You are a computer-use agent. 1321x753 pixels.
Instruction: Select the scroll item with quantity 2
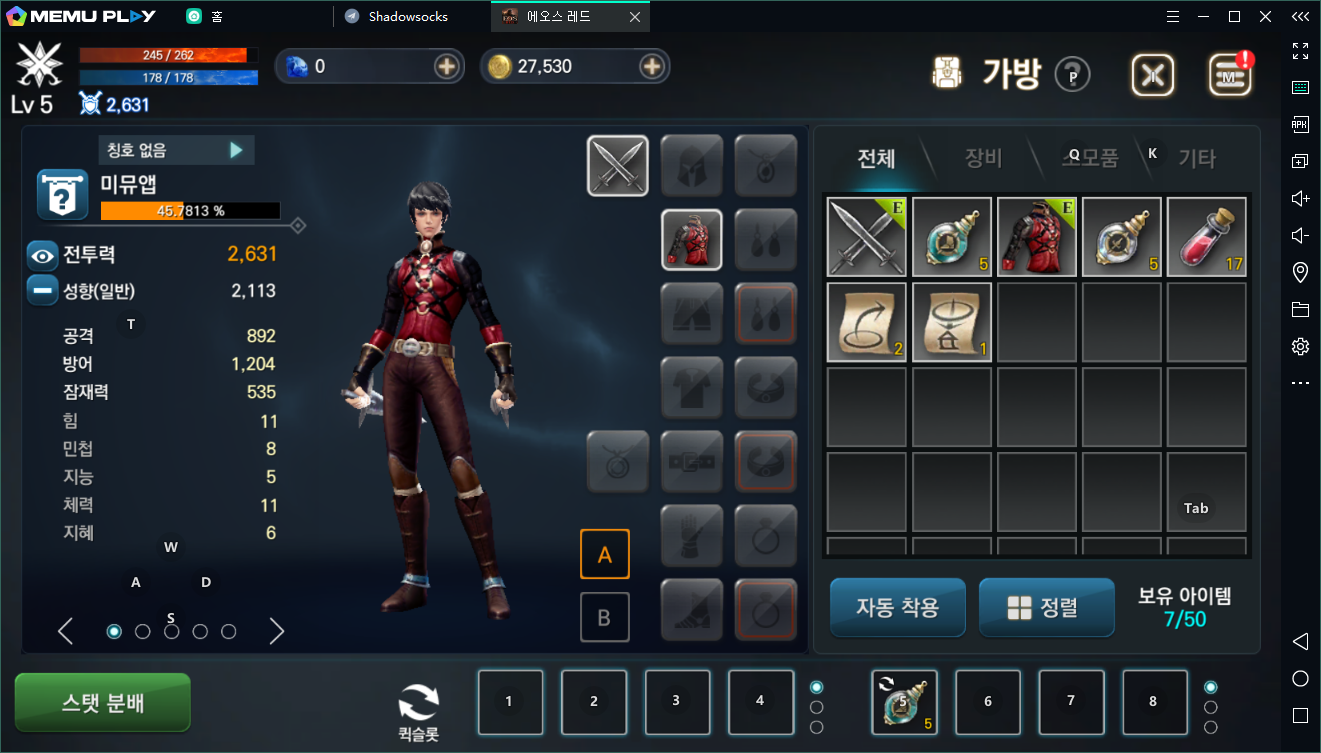(867, 321)
